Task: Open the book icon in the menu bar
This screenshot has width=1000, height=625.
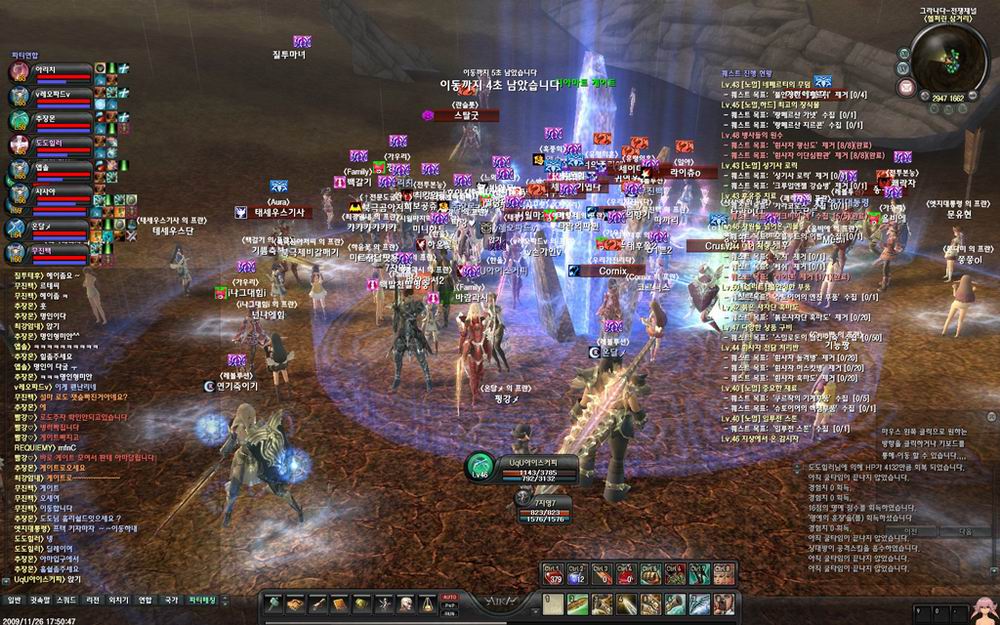Action: [x=340, y=604]
